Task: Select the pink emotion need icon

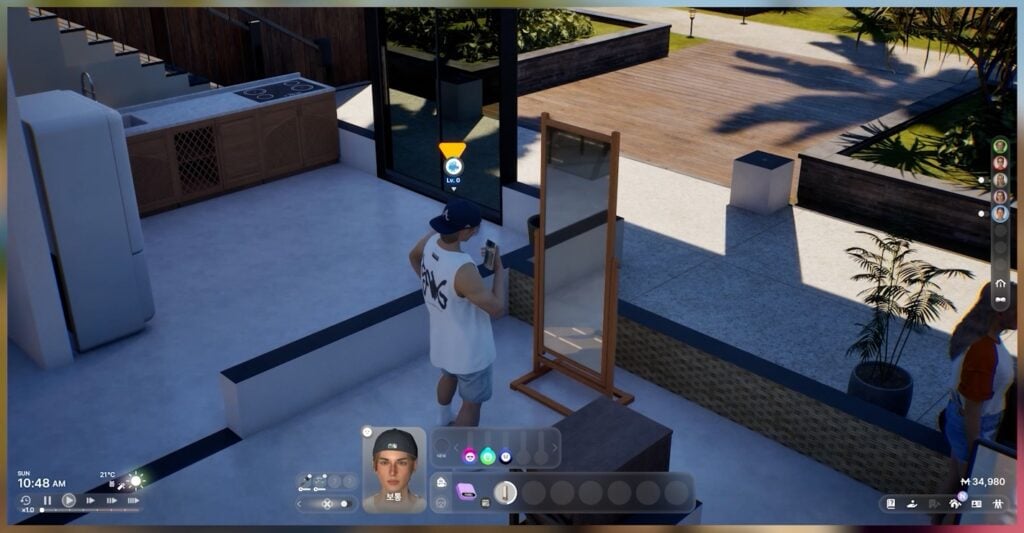Action: tap(469, 456)
